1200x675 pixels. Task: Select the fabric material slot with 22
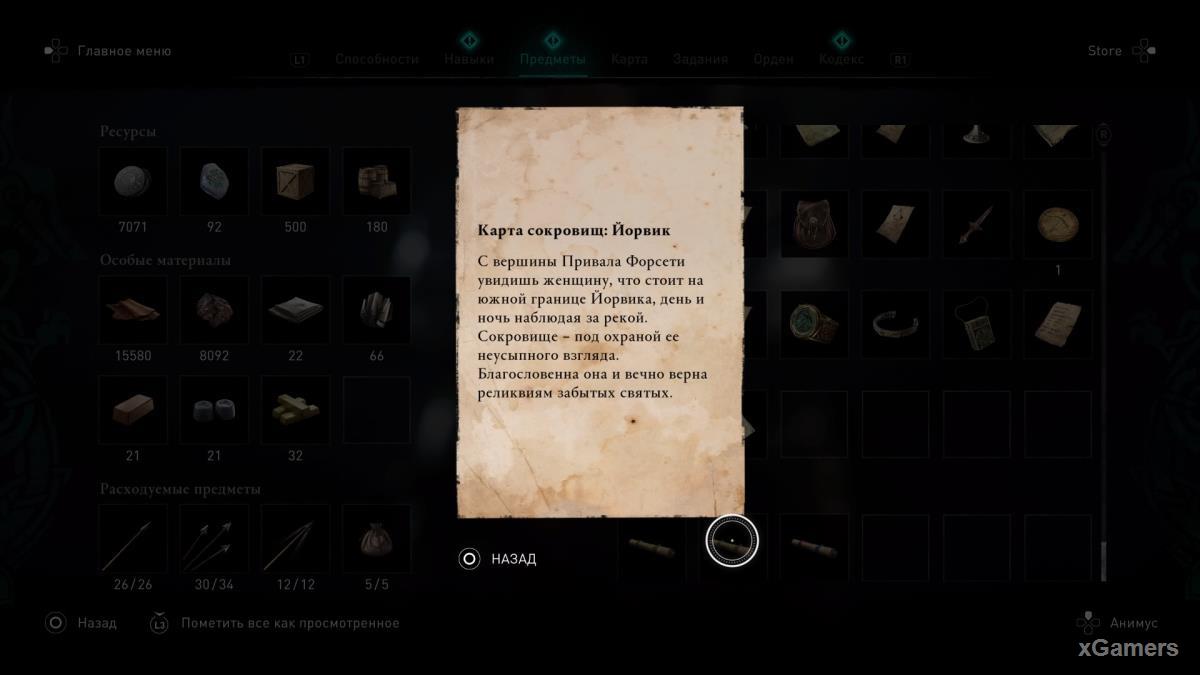pyautogui.click(x=295, y=310)
